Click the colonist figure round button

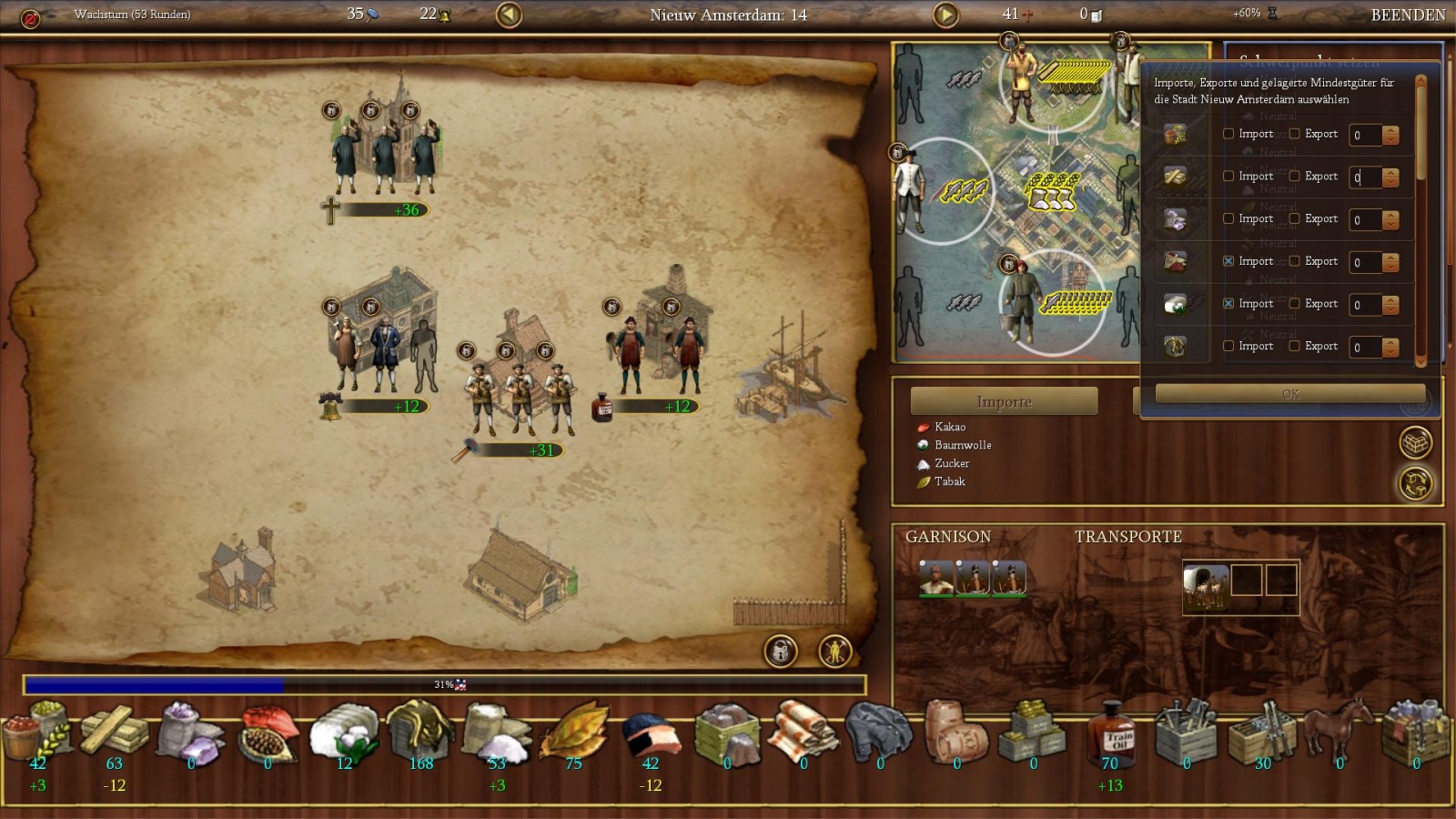pos(834,651)
